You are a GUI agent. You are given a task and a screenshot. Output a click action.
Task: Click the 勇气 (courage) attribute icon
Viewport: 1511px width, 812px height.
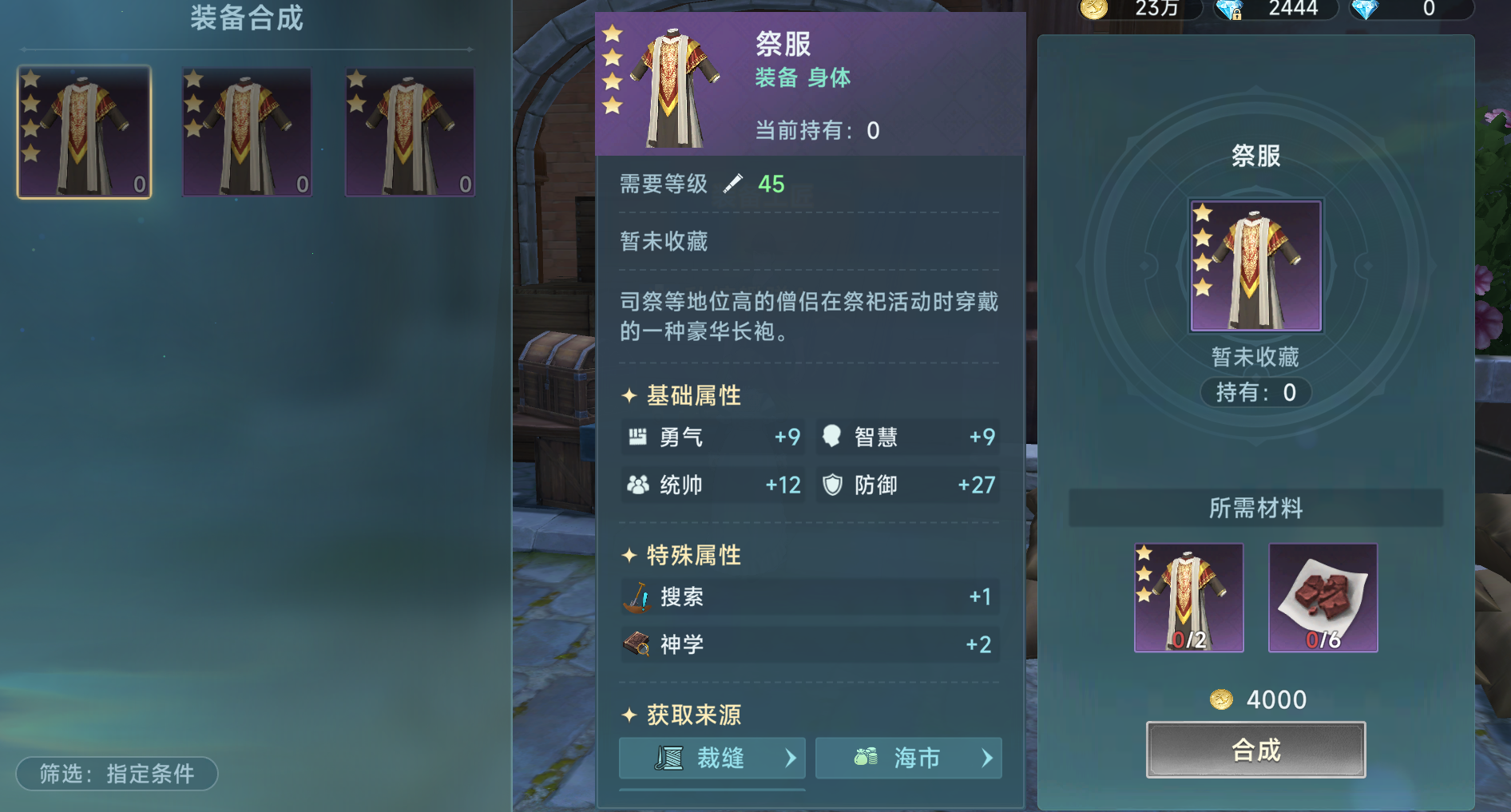(637, 437)
